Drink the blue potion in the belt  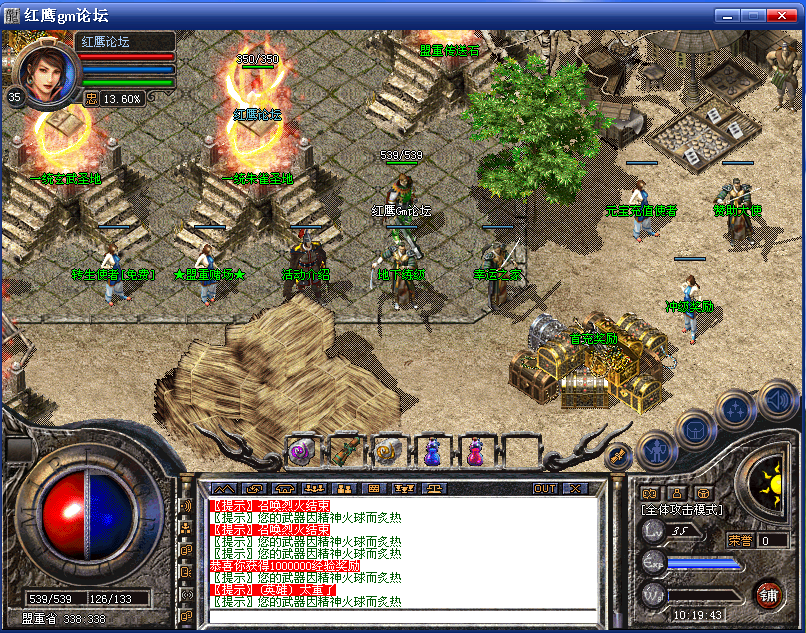(431, 452)
